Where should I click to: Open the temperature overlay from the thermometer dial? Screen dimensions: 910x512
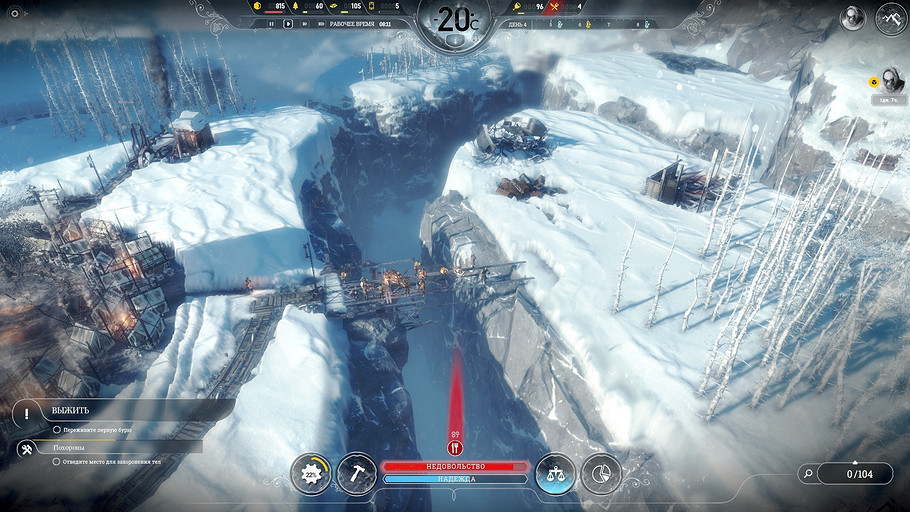point(455,22)
